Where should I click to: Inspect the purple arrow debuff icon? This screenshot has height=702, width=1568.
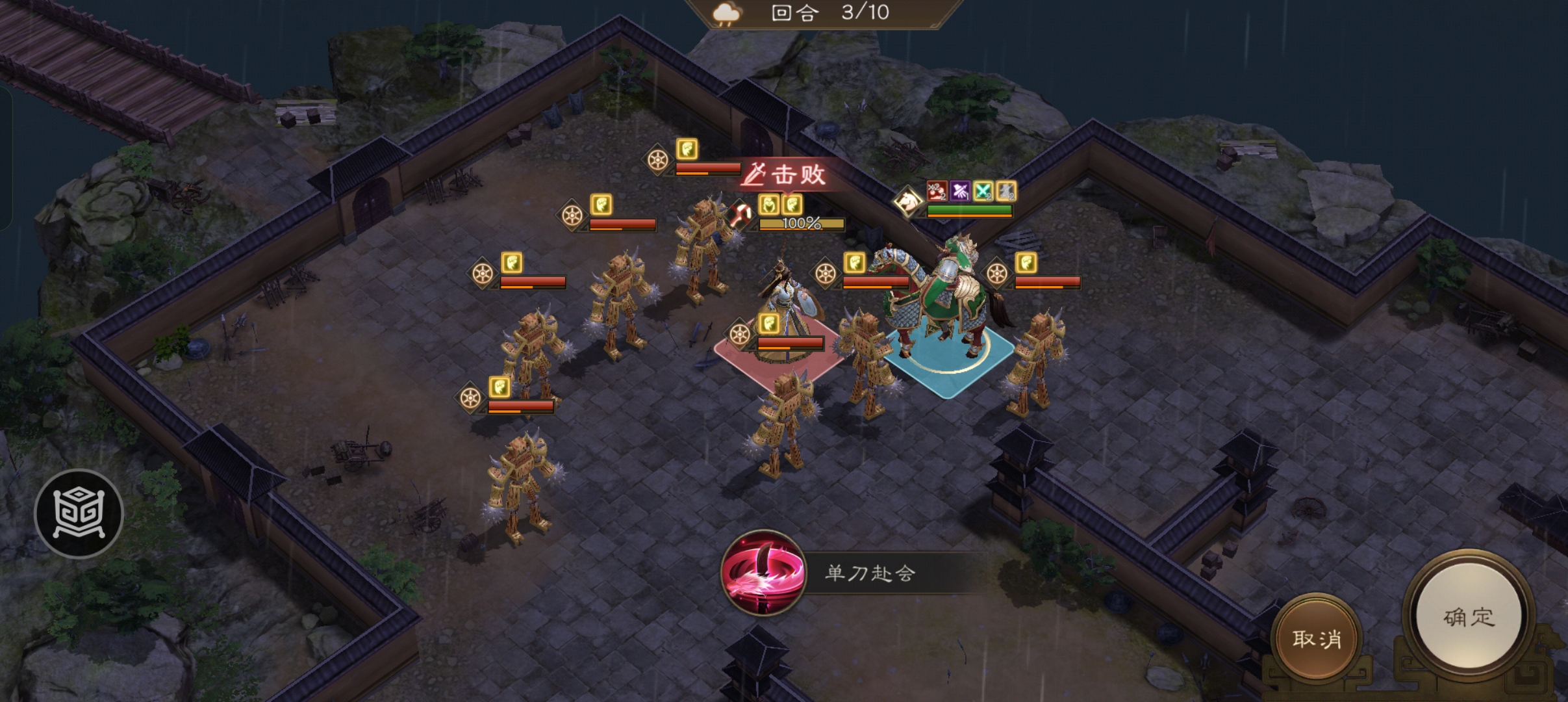click(x=960, y=191)
